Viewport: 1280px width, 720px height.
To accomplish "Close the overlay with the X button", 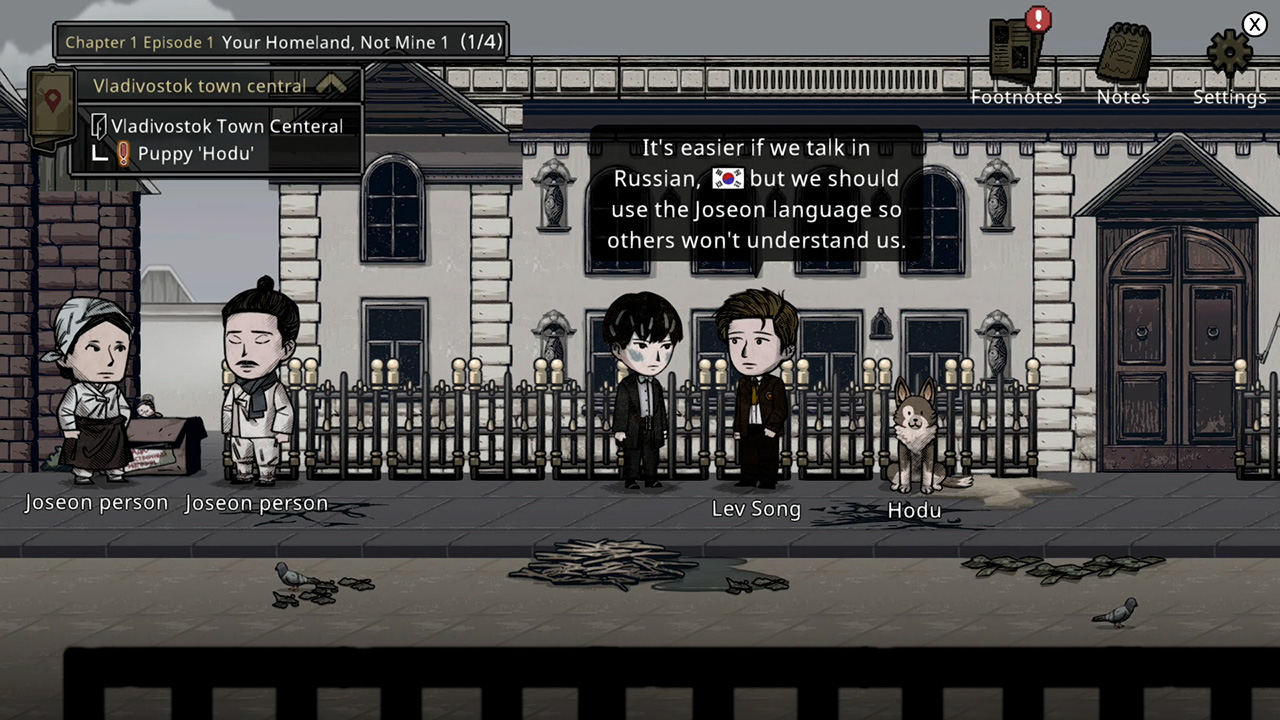I will click(1254, 24).
